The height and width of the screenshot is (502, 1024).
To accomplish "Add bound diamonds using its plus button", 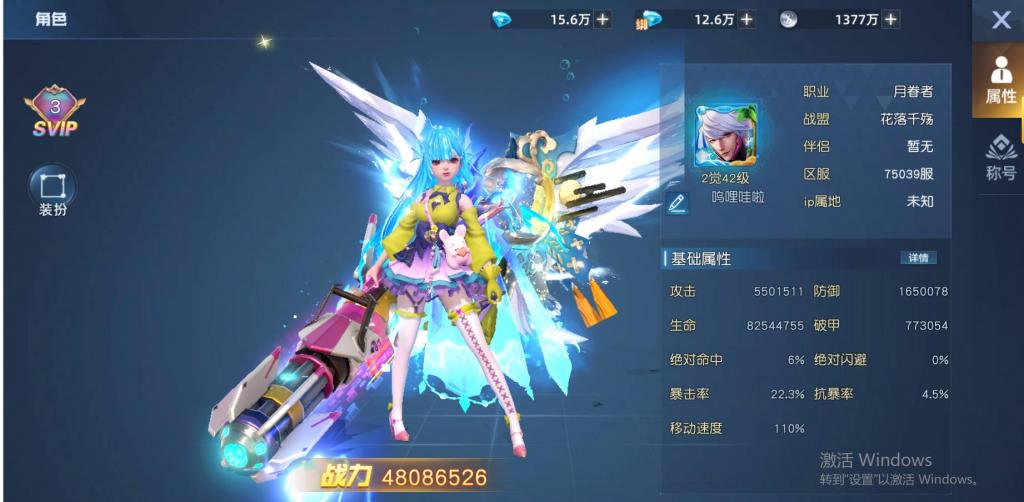I will click(x=747, y=19).
